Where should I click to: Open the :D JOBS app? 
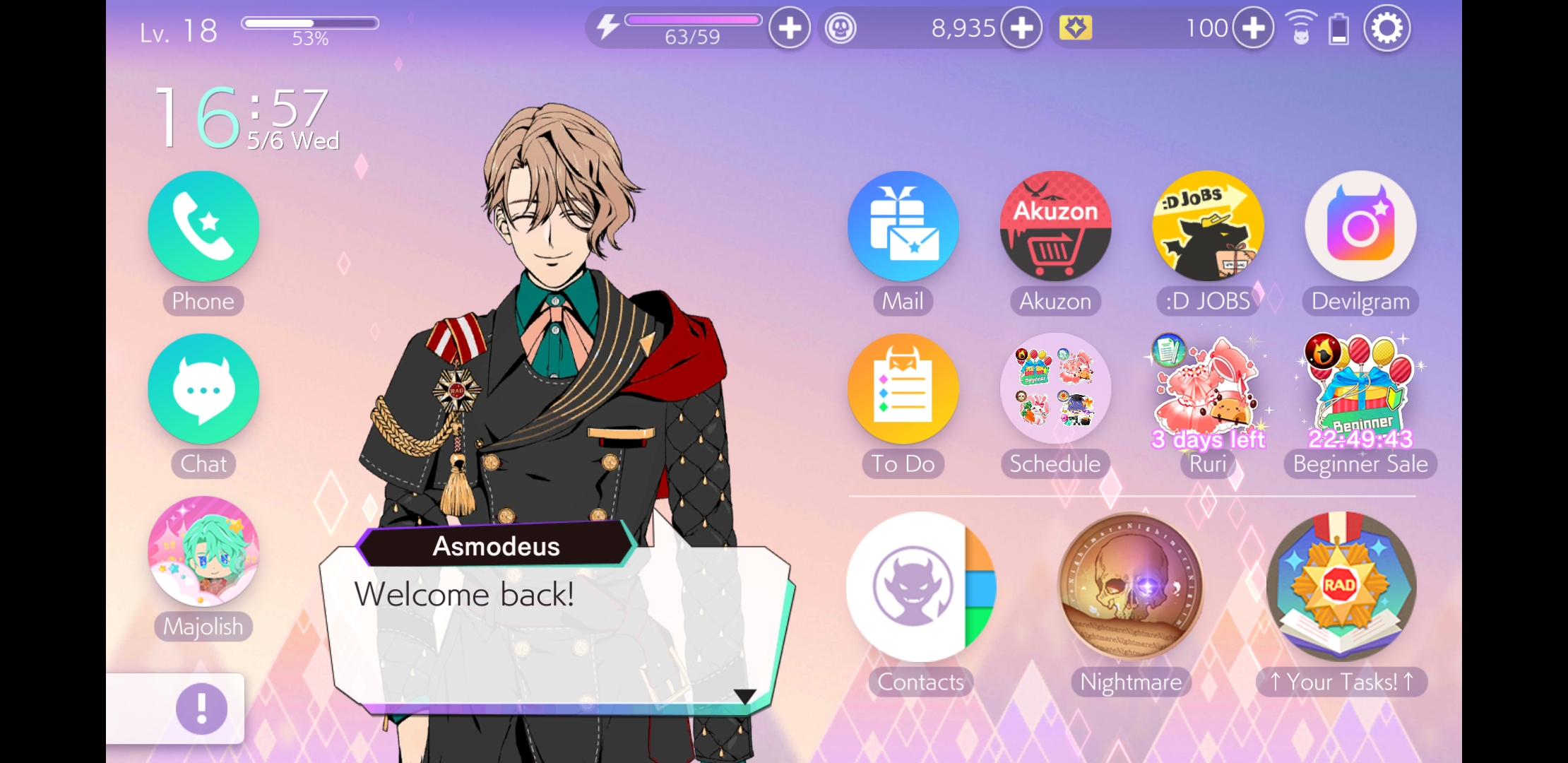[x=1208, y=227]
